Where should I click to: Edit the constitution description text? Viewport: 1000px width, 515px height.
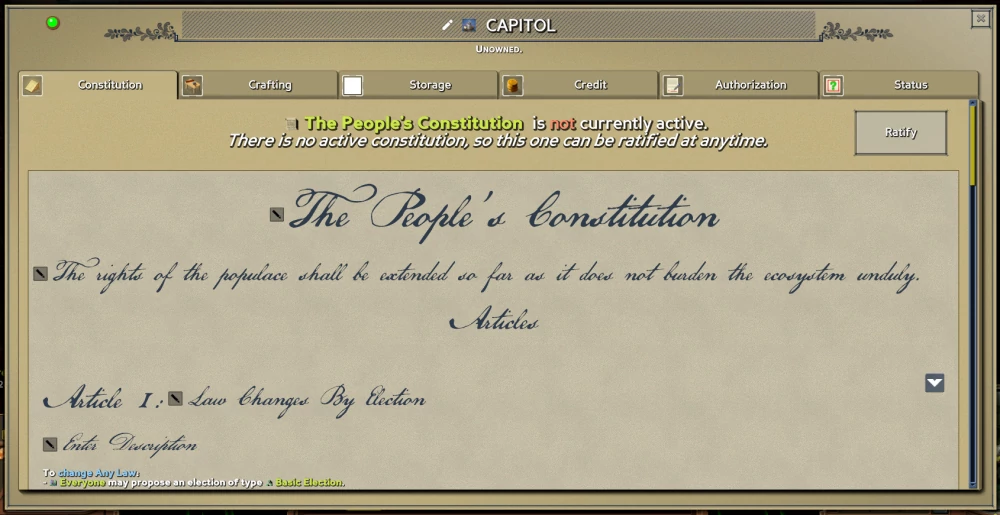(x=41, y=273)
